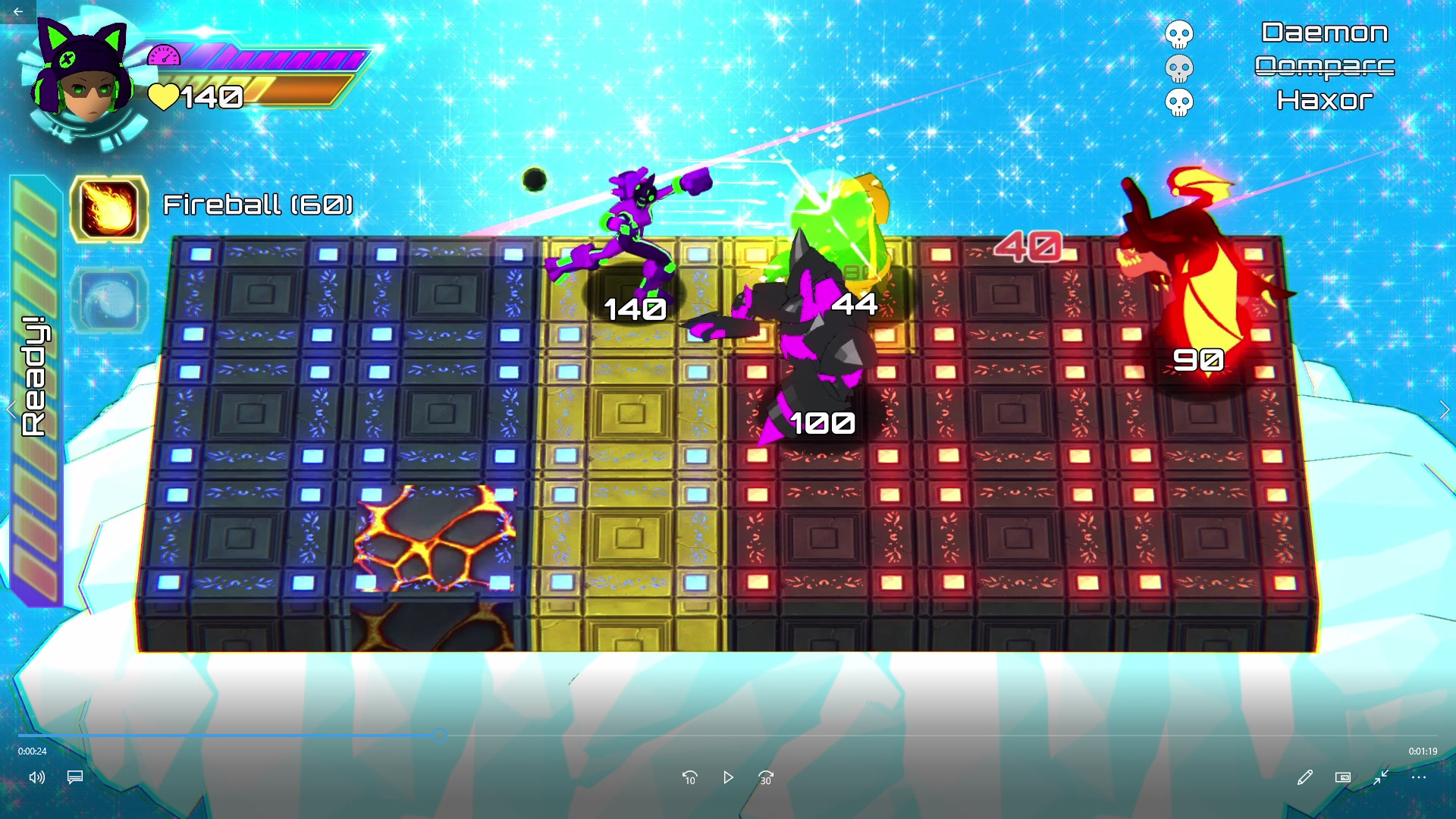Click the heart icon next to 140

(165, 97)
